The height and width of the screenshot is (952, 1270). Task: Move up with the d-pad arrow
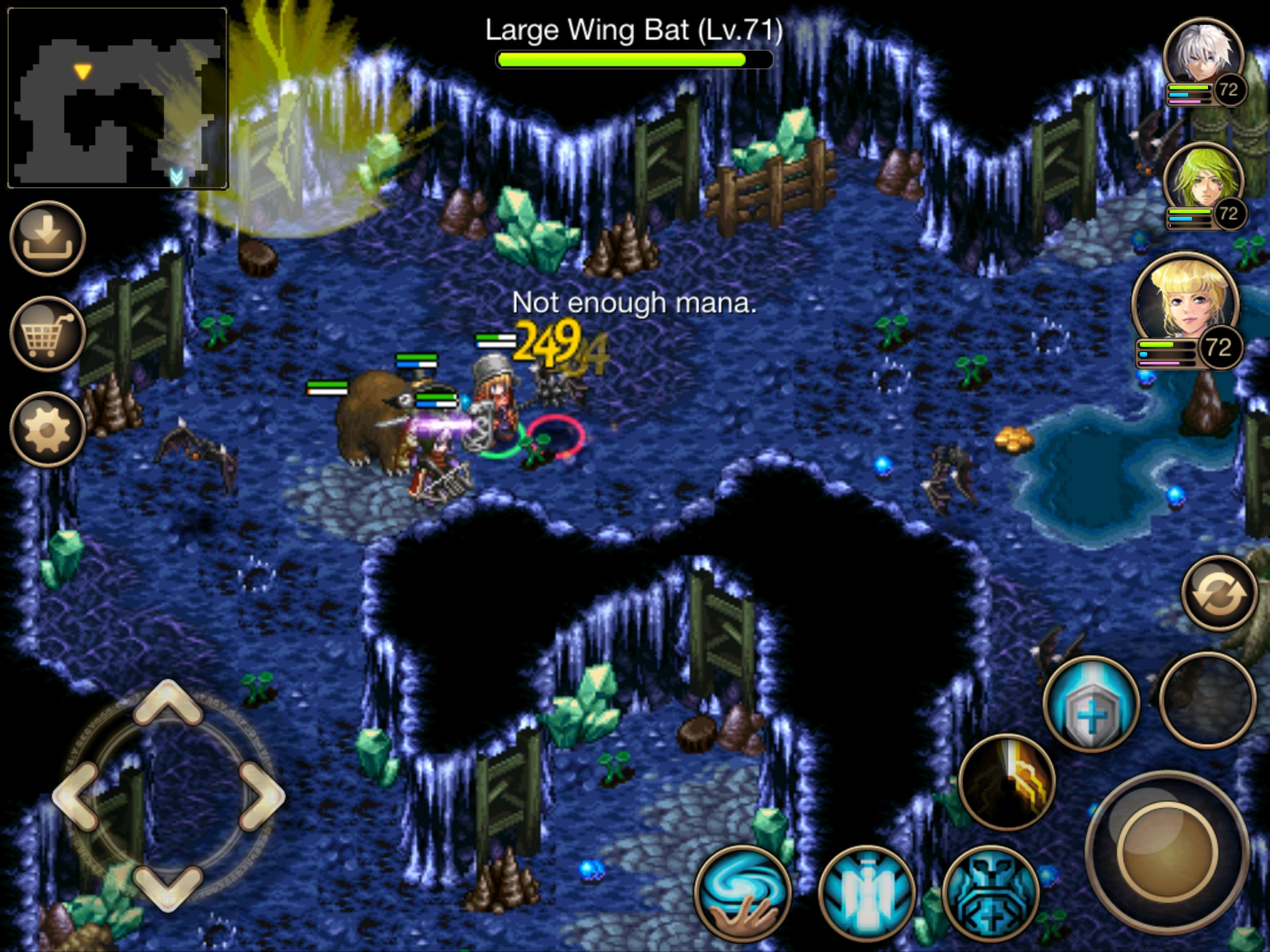click(x=168, y=702)
